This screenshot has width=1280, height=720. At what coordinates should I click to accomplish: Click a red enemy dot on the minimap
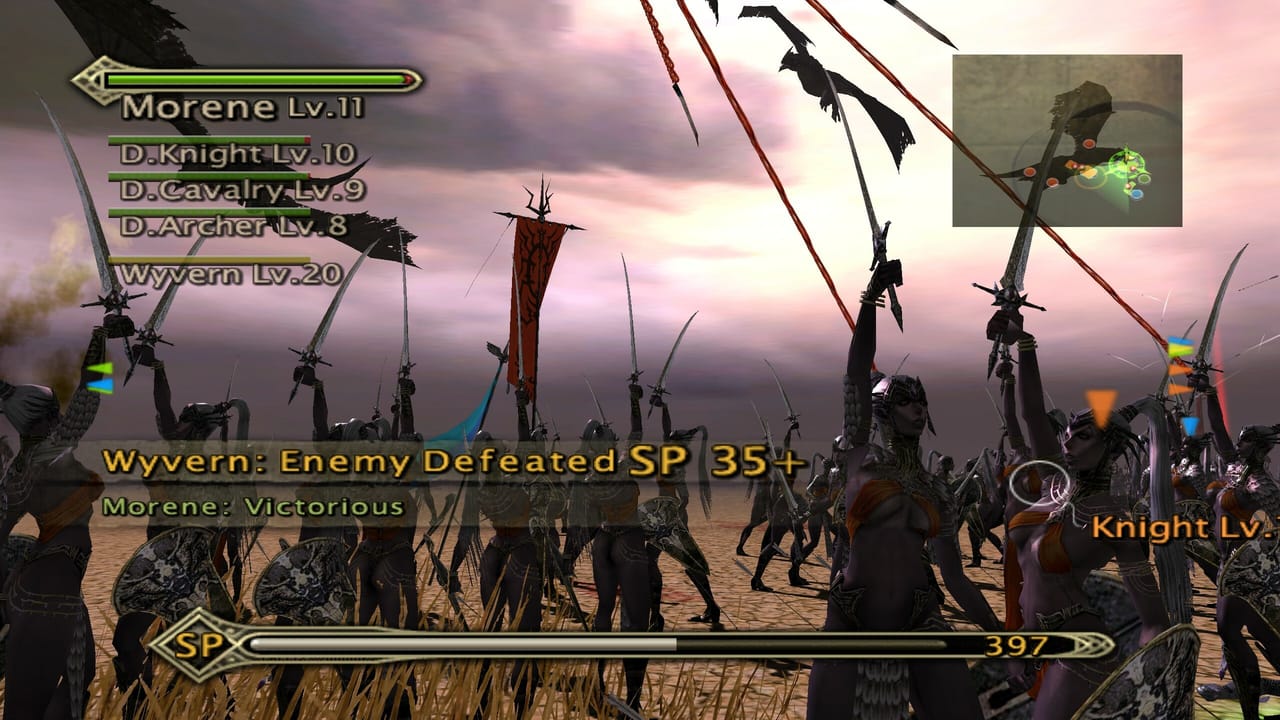[1089, 144]
